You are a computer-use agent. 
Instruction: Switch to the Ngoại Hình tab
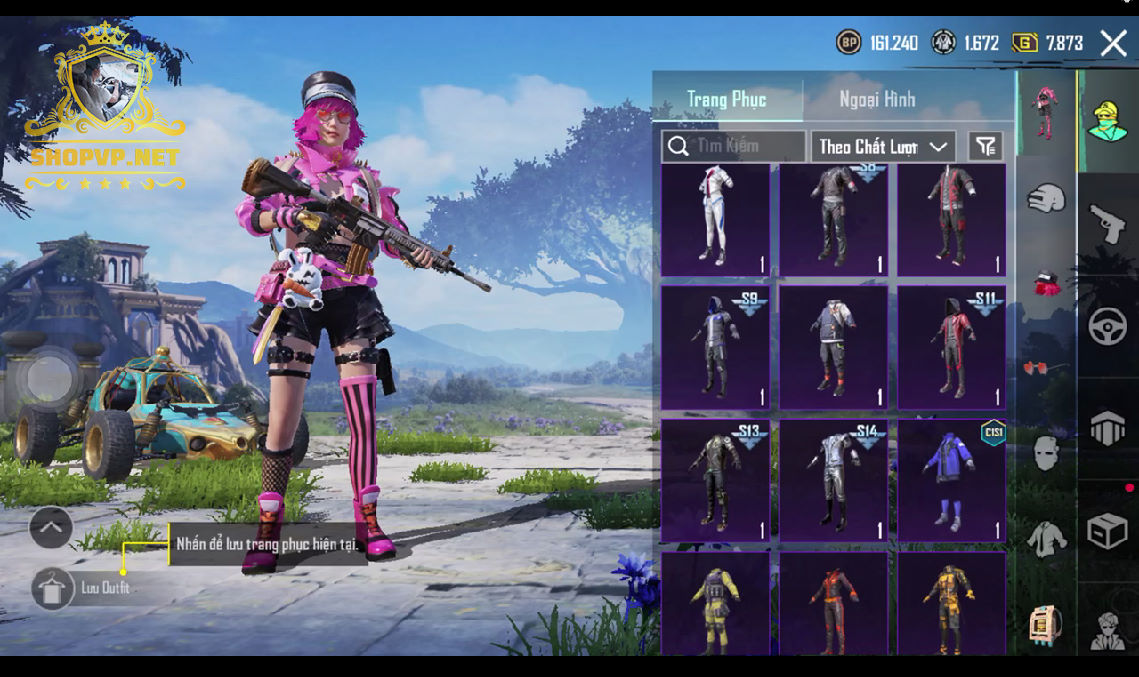[x=877, y=100]
